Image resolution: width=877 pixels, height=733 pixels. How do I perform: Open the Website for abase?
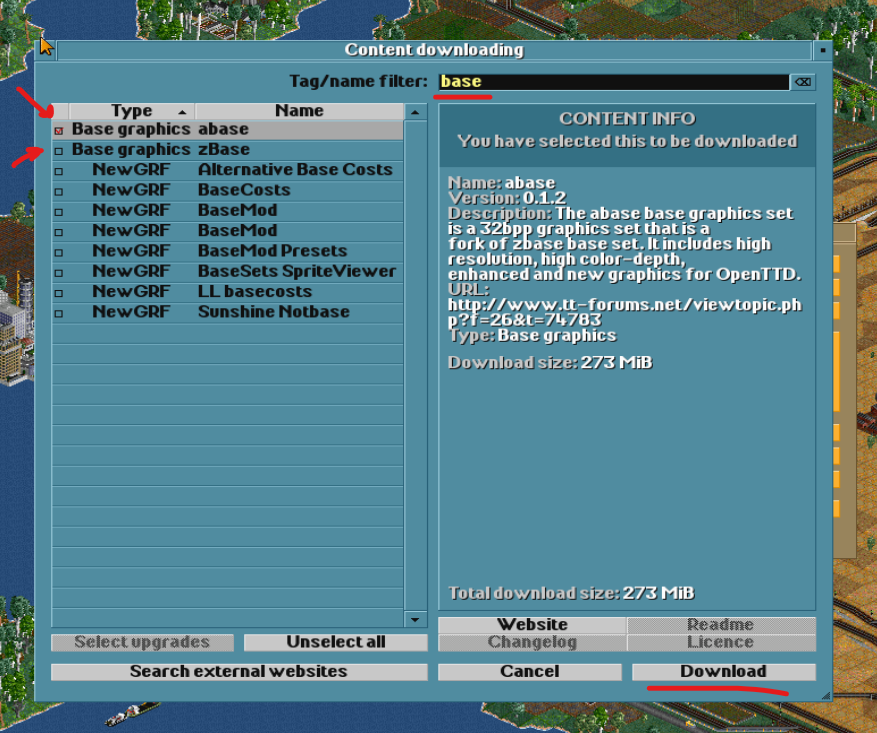[x=532, y=625]
